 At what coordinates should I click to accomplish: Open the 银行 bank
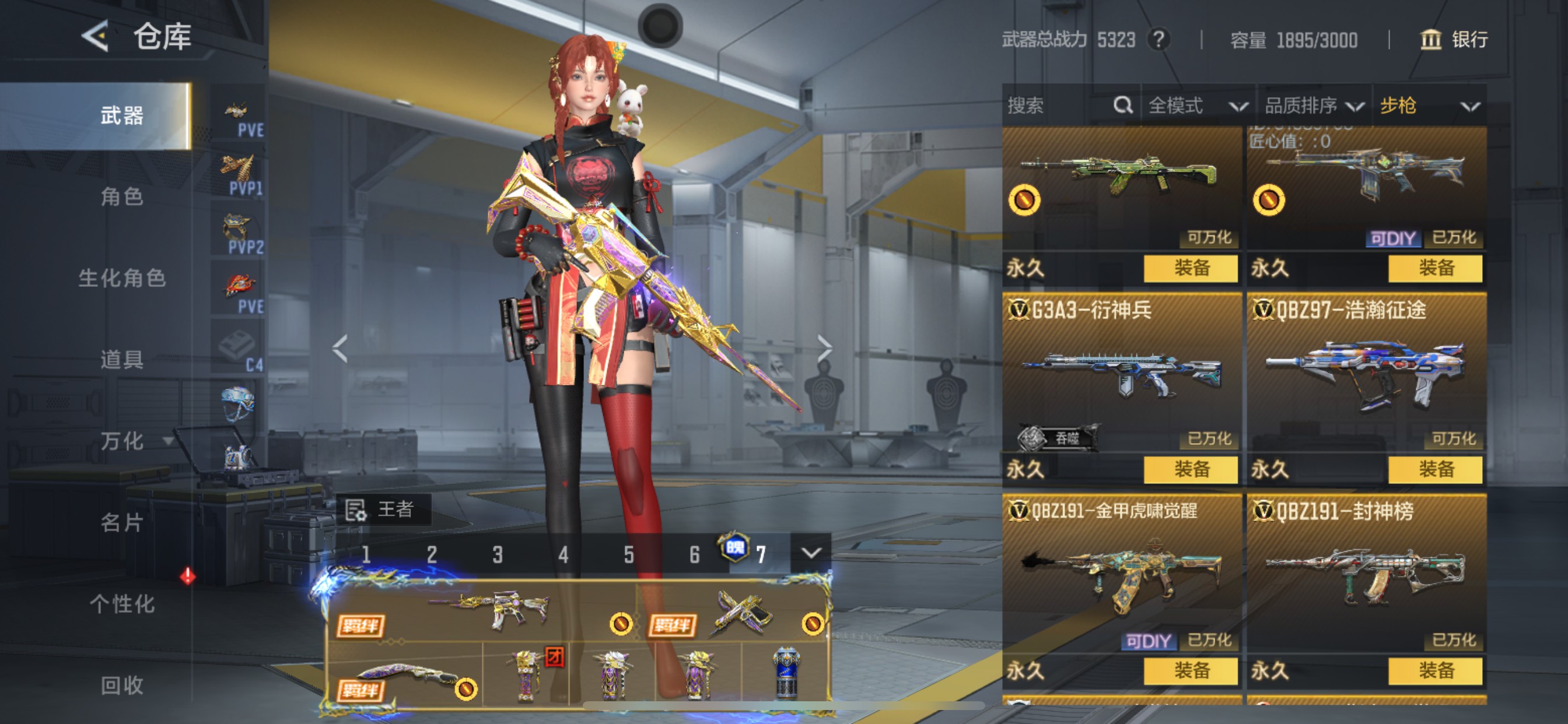coord(1454,40)
